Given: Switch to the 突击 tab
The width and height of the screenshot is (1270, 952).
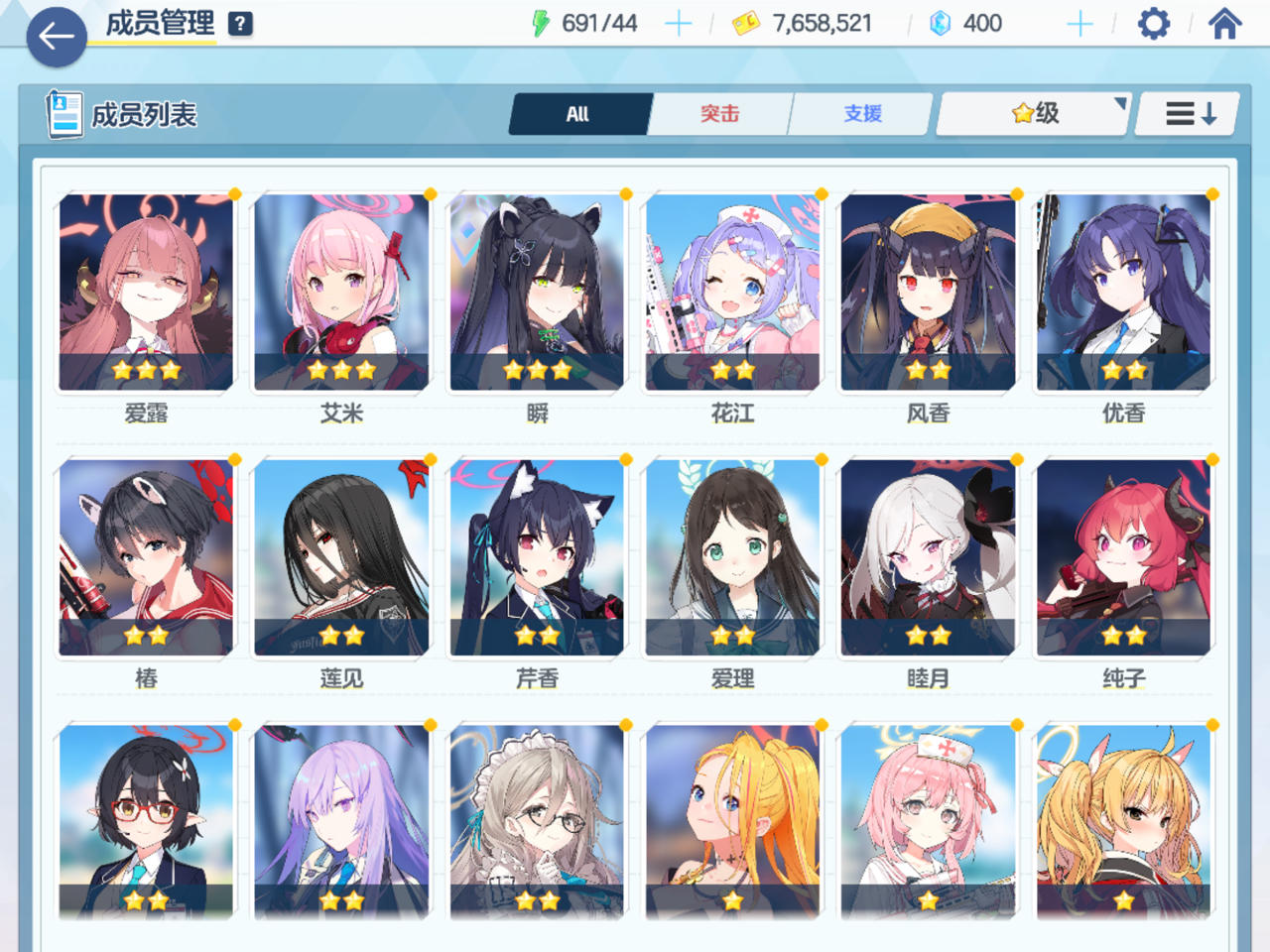Looking at the screenshot, I should [718, 114].
